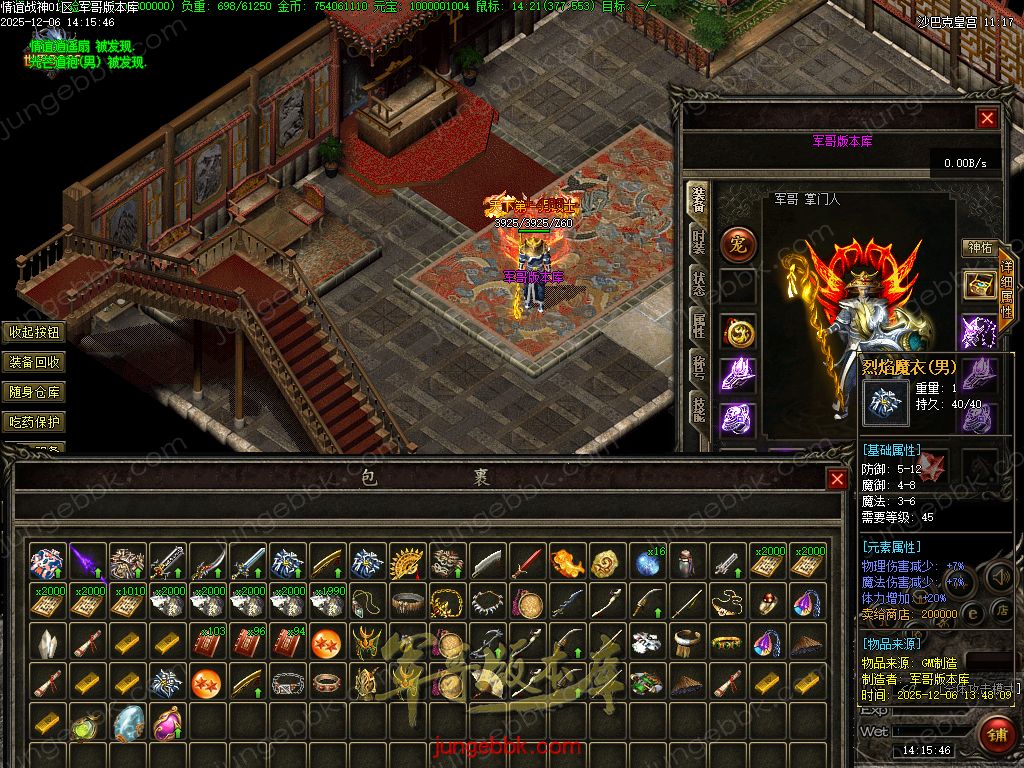Click the red round 铺 shop button
The image size is (1024, 768).
(996, 735)
